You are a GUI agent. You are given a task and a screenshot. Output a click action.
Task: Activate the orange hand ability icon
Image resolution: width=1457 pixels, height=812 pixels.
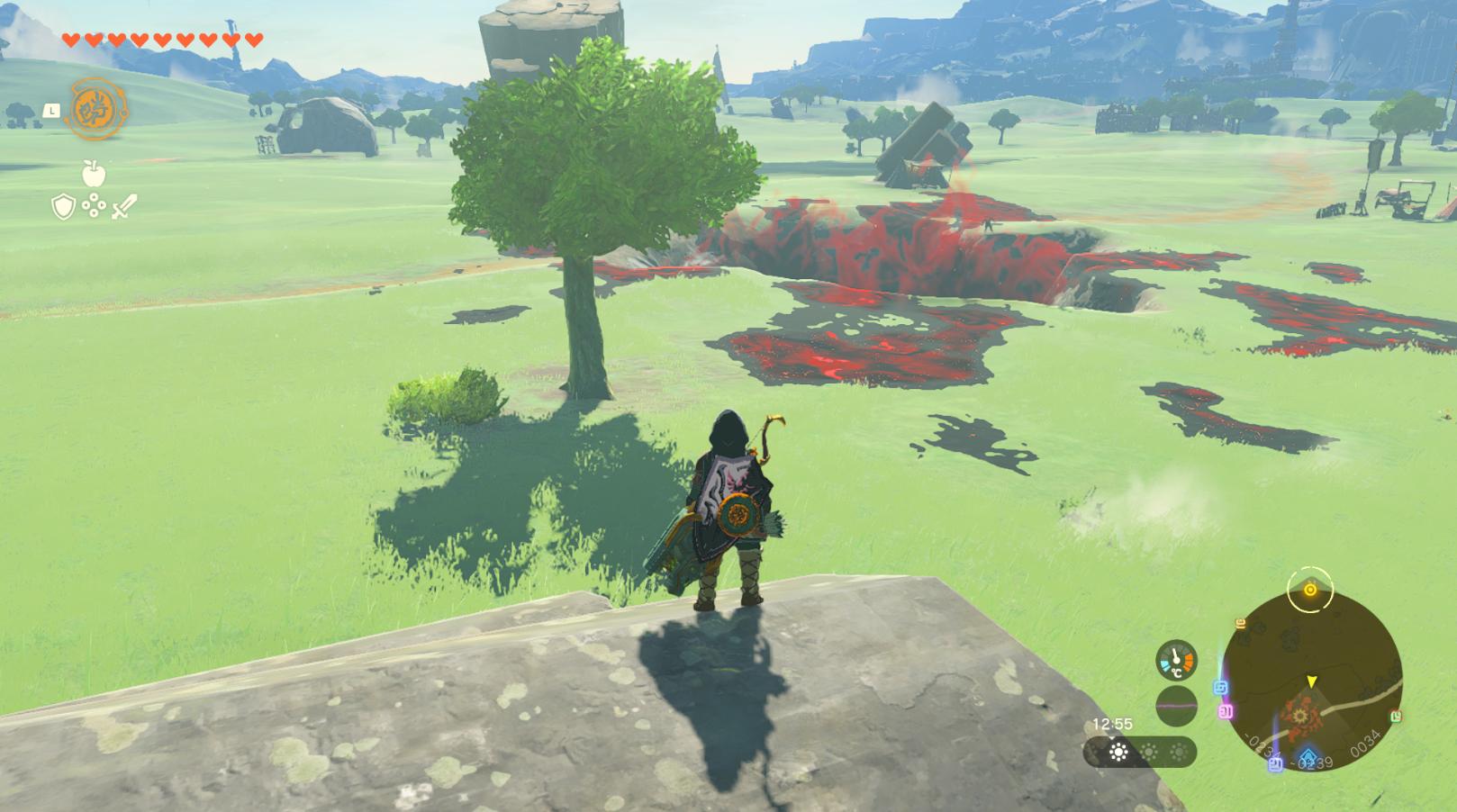pyautogui.click(x=97, y=109)
